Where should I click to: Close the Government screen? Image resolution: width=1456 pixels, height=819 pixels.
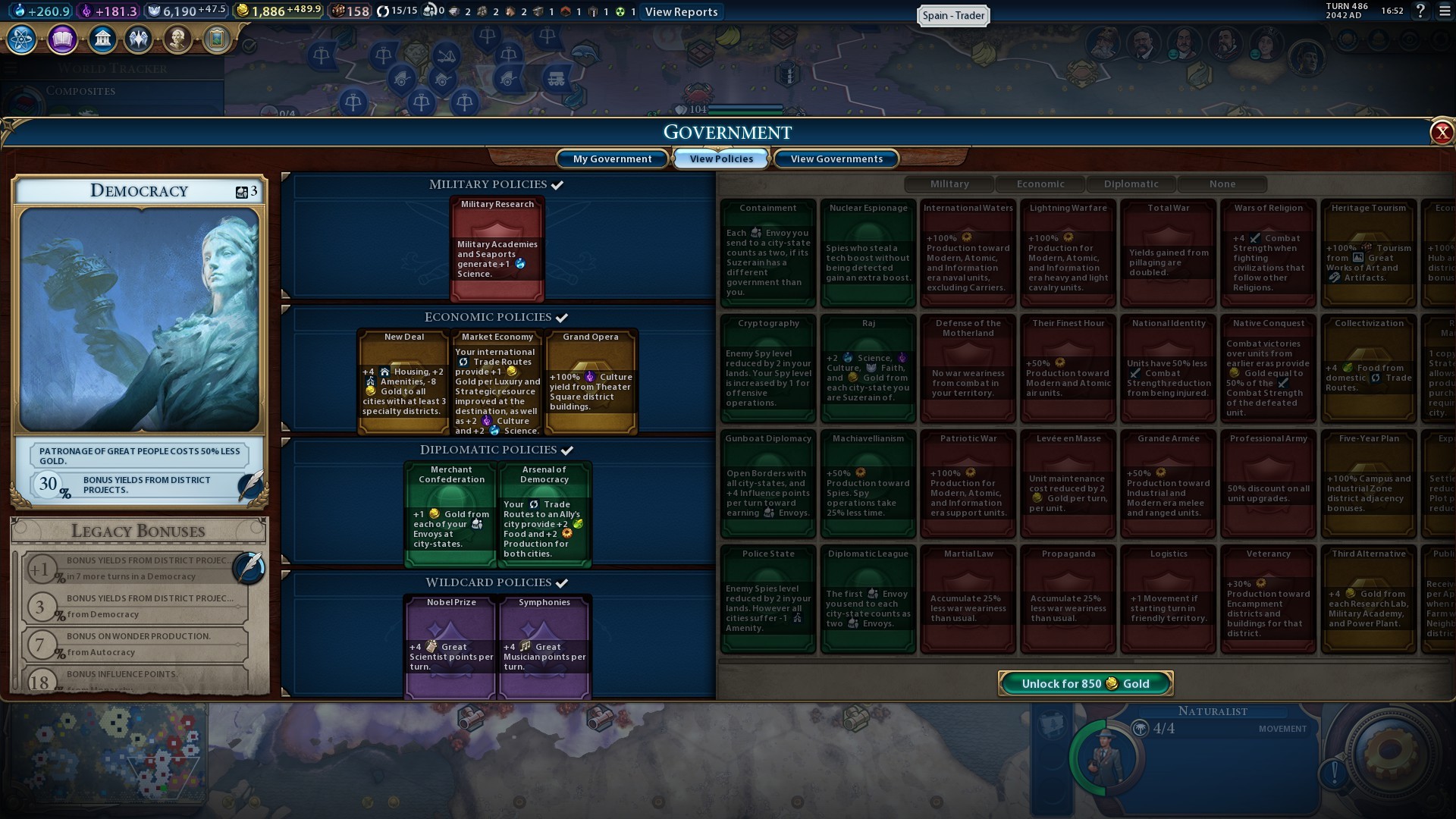[x=1441, y=133]
